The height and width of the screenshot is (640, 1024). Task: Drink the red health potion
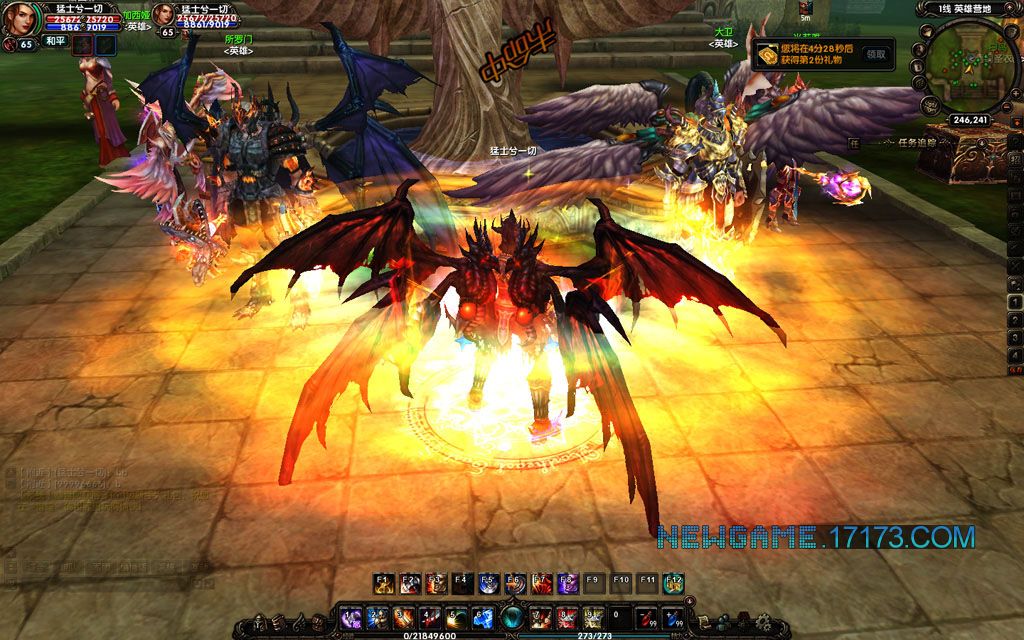tap(647, 618)
